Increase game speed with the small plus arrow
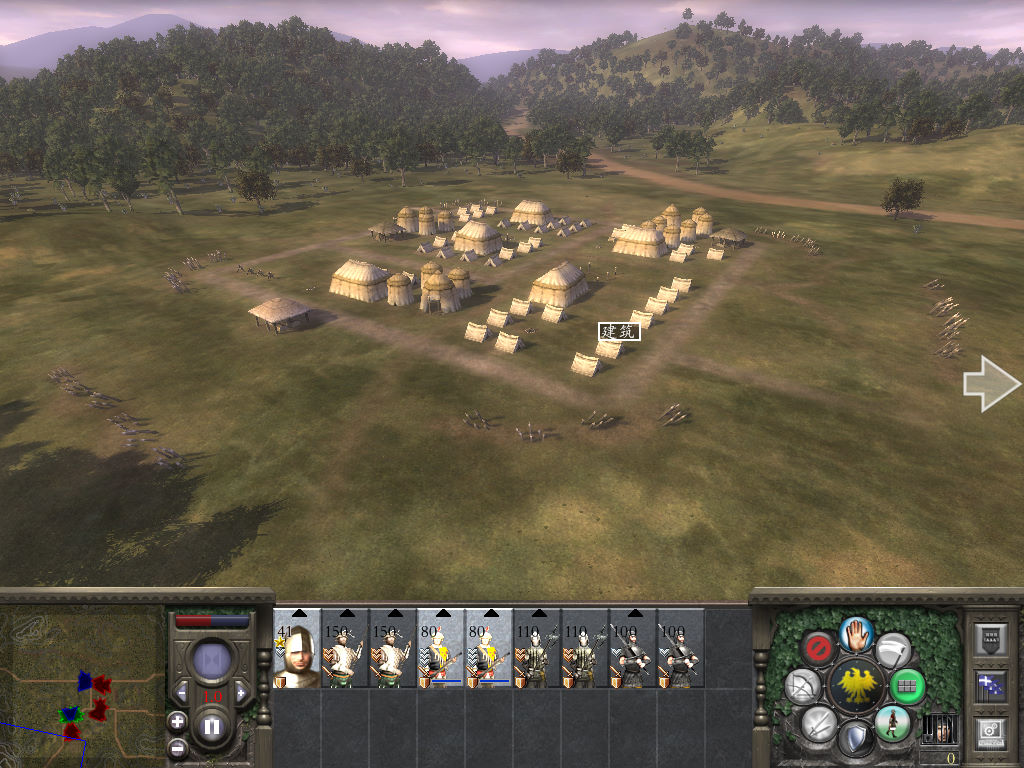 pyautogui.click(x=241, y=691)
